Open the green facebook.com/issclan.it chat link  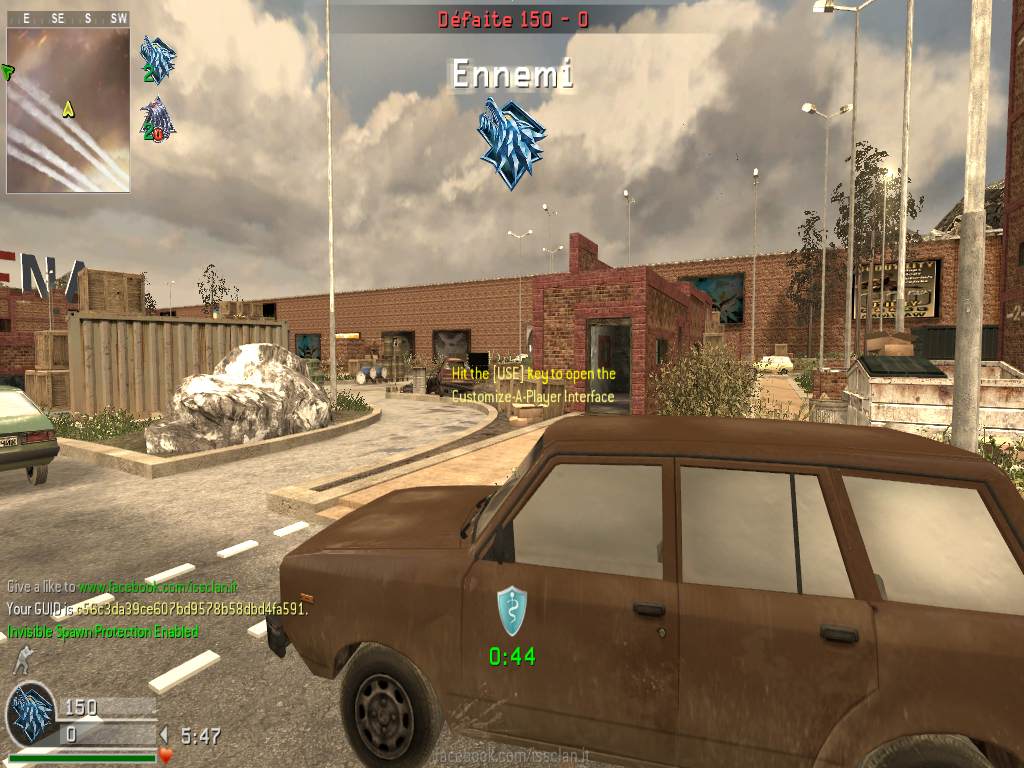(158, 587)
